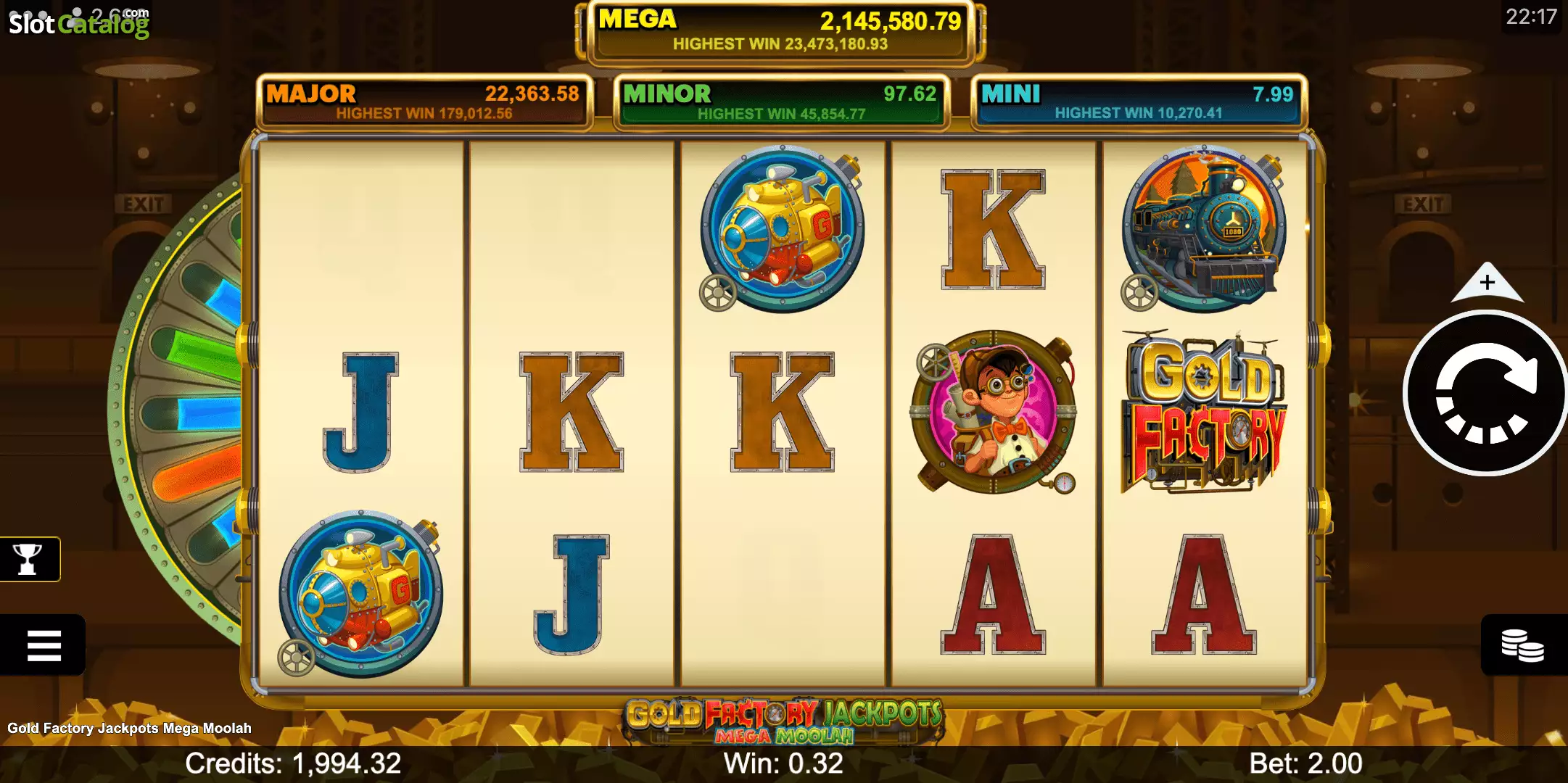This screenshot has height=783, width=1568.
Task: Open the coin stack bet settings
Action: [x=1522, y=645]
